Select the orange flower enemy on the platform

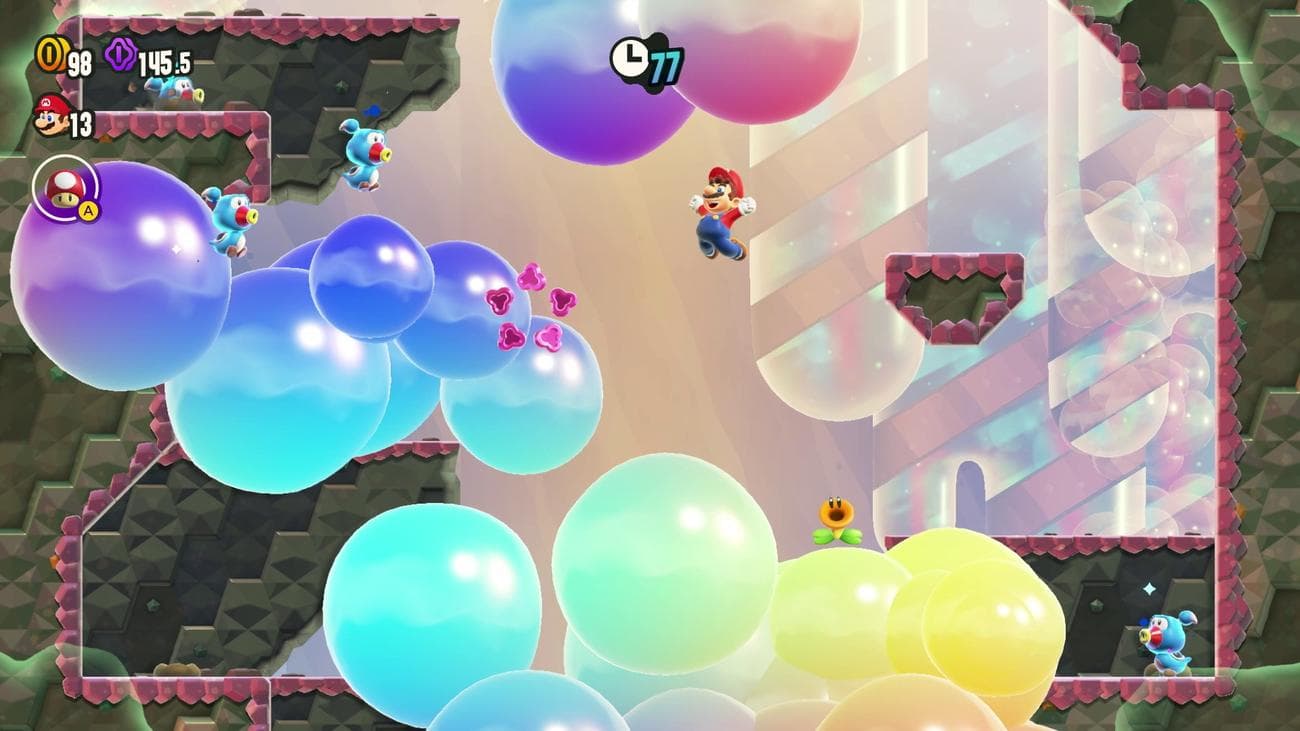click(x=839, y=516)
